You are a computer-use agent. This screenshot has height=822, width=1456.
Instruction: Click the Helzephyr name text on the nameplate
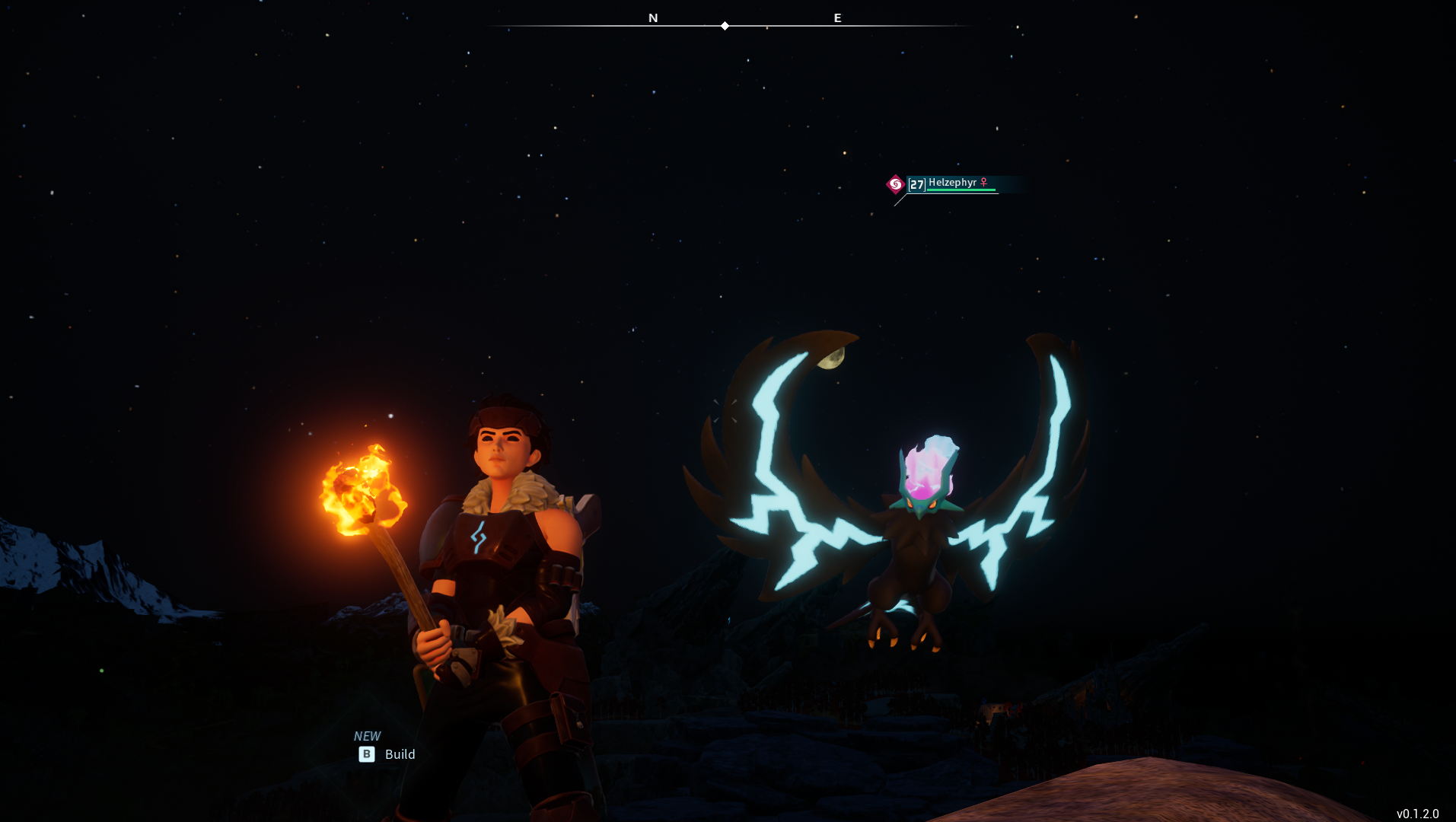[952, 183]
